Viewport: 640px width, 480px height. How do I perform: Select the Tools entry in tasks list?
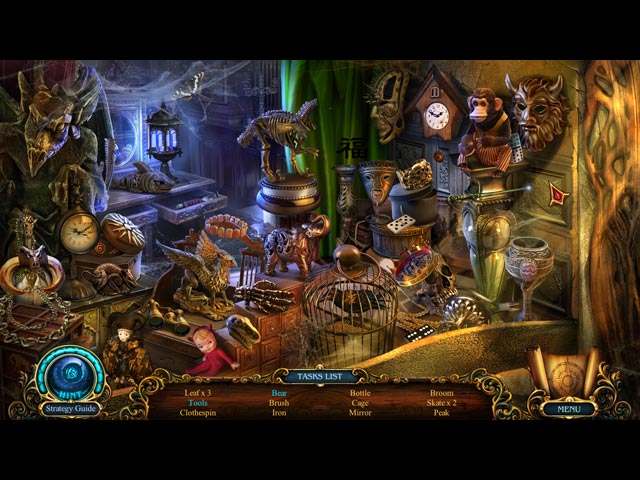(198, 402)
